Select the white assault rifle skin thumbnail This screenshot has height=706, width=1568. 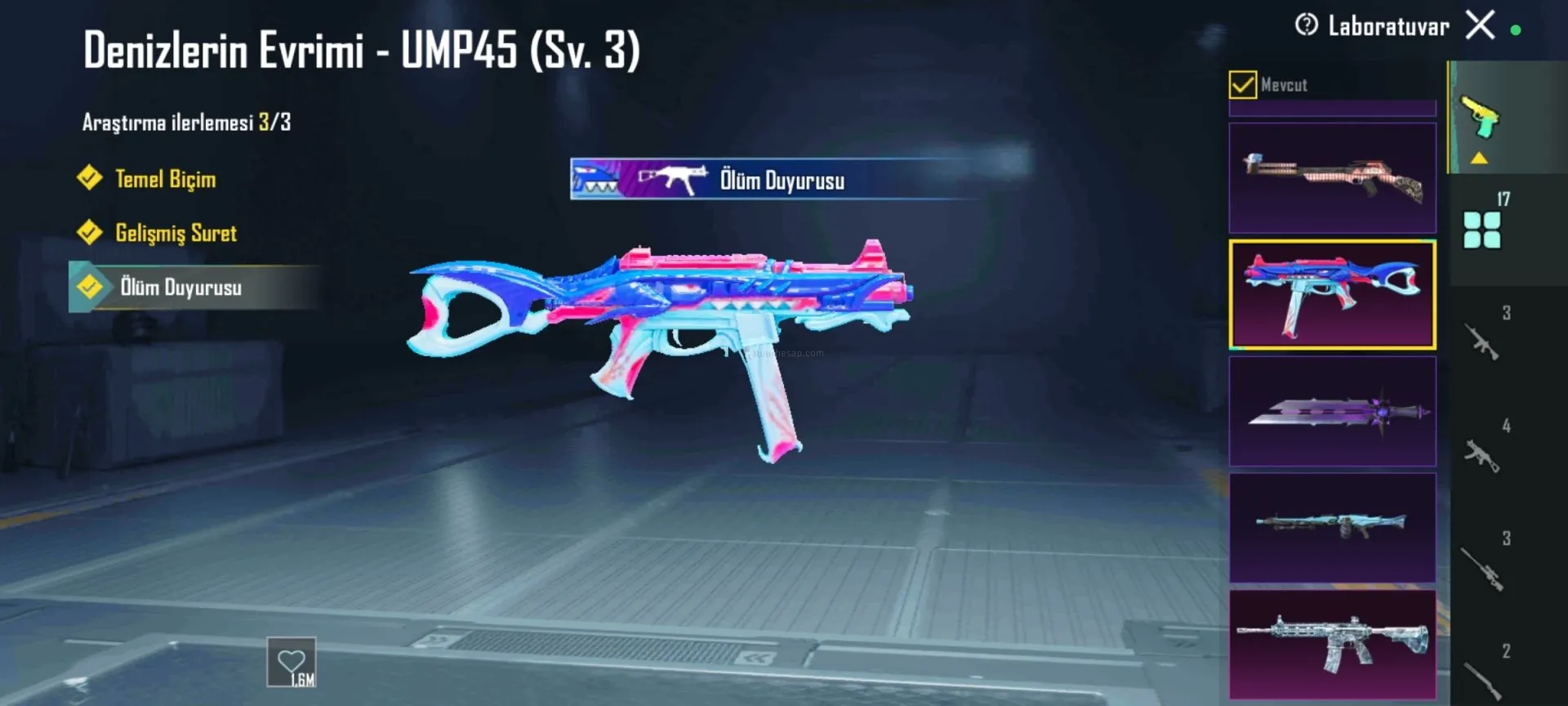coord(1332,645)
